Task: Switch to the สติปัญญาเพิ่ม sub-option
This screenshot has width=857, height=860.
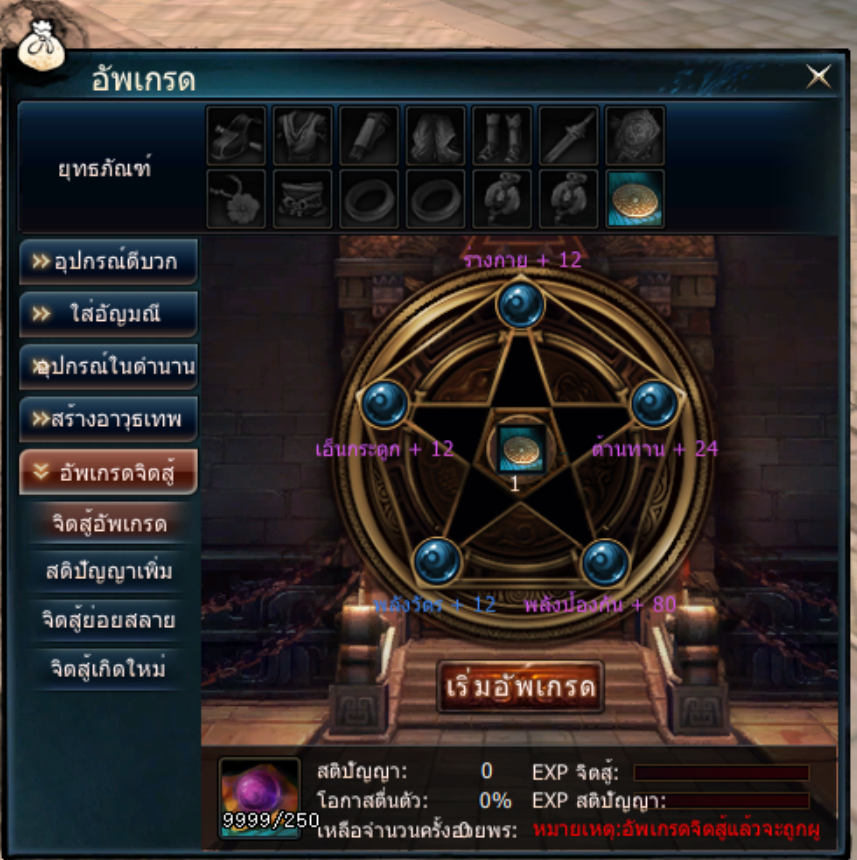Action: pyautogui.click(x=108, y=572)
